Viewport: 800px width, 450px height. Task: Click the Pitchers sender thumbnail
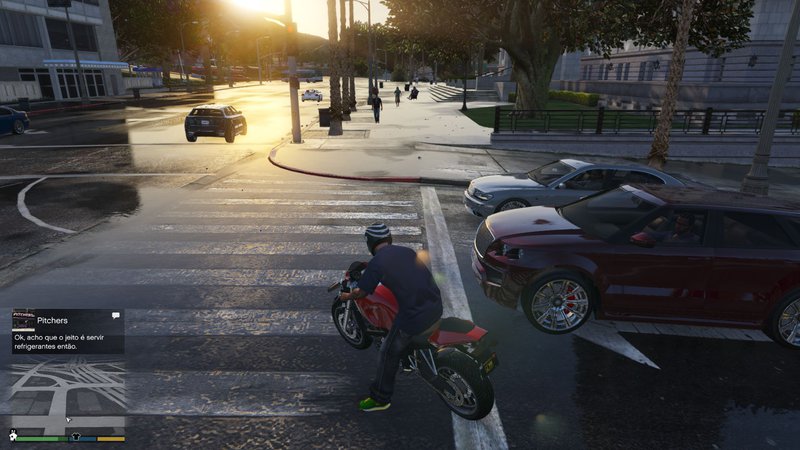point(24,320)
